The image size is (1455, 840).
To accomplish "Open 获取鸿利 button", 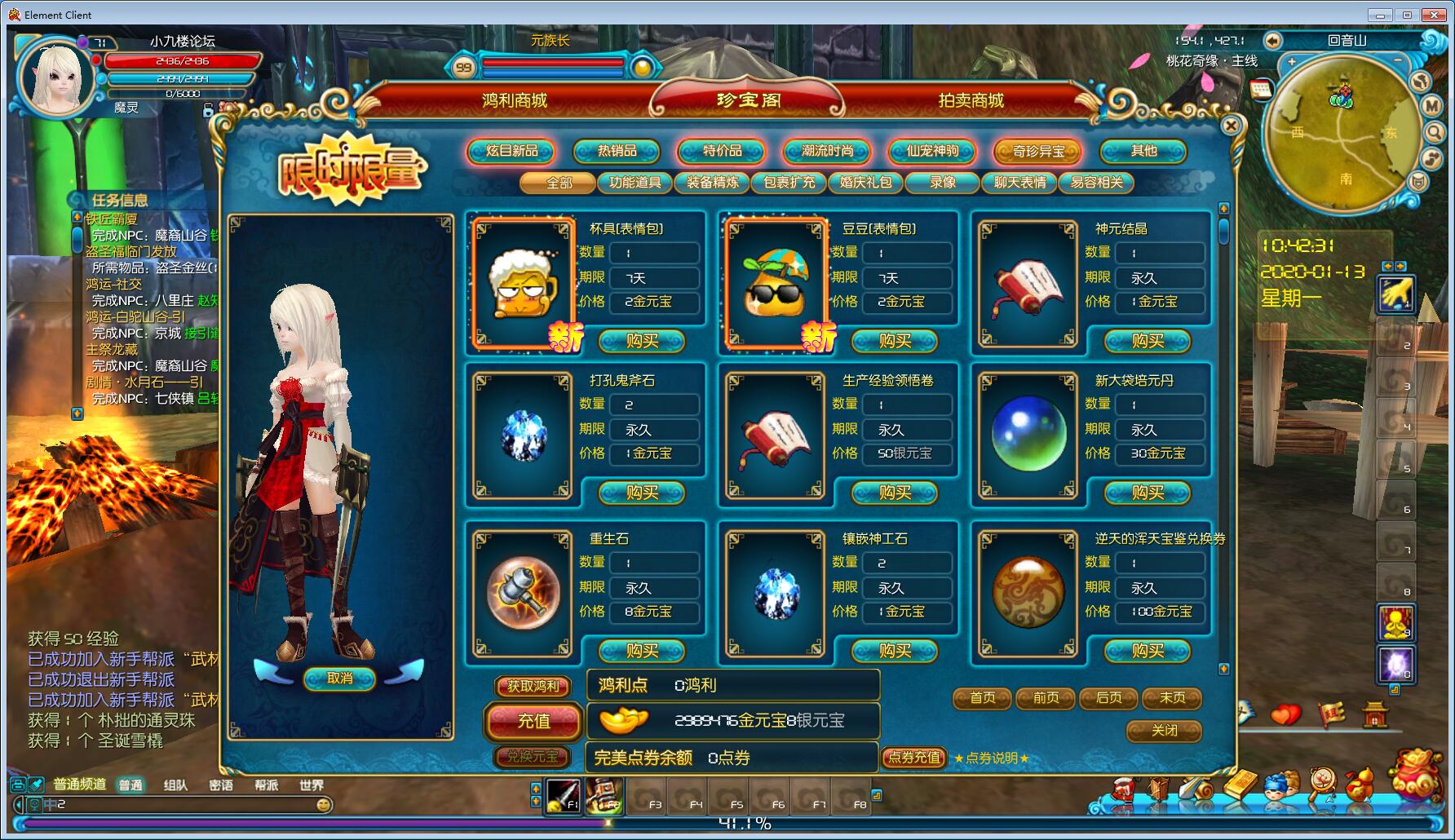I will 533,687.
